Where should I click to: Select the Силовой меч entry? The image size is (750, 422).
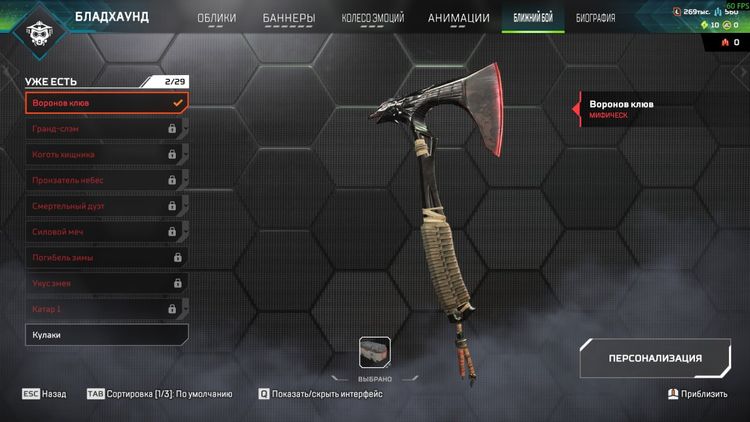[106, 232]
